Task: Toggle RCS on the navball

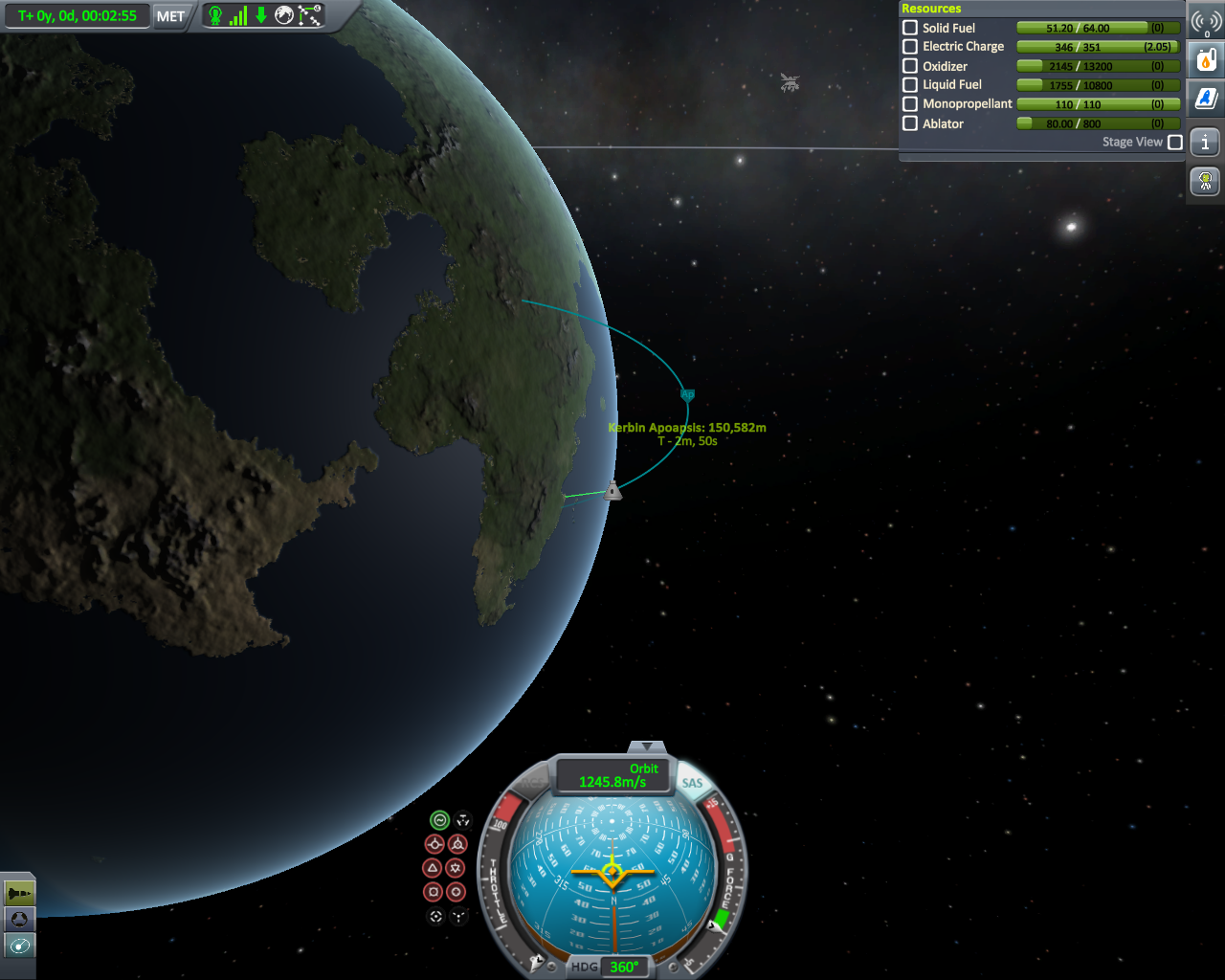Action: coord(532,785)
